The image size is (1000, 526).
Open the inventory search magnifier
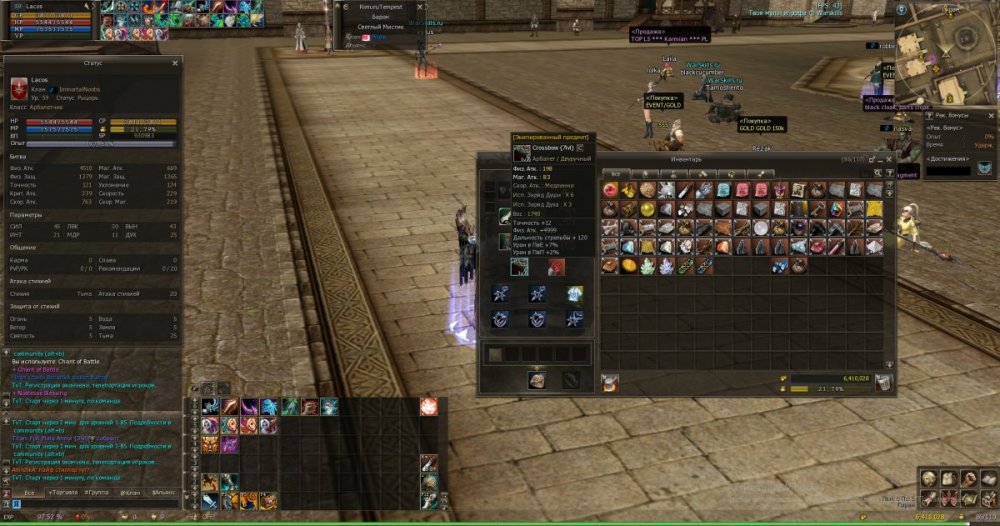[x=877, y=172]
